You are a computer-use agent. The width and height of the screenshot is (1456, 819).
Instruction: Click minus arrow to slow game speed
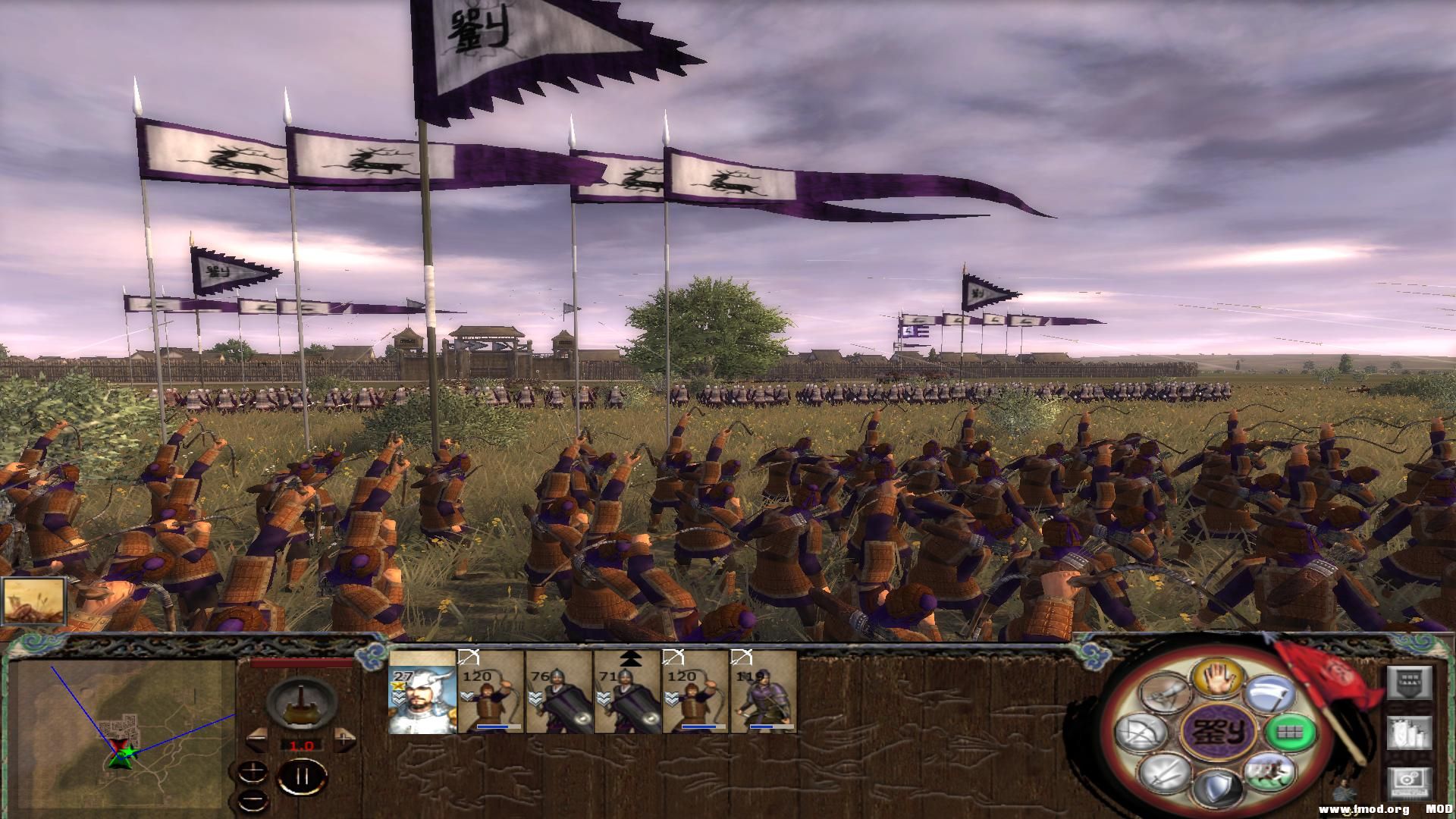(x=258, y=739)
